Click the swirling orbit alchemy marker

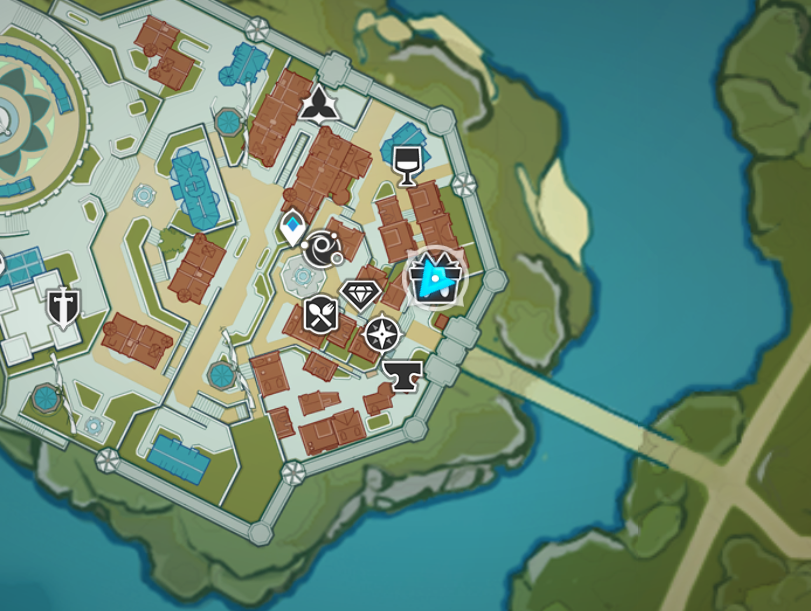(x=323, y=248)
